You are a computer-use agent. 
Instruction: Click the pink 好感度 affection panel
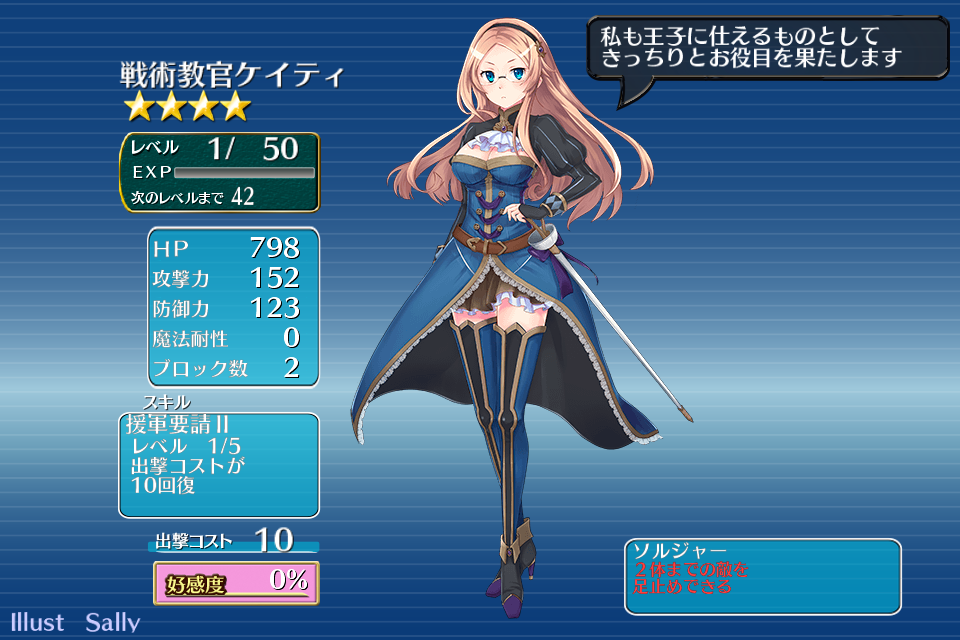click(x=236, y=582)
